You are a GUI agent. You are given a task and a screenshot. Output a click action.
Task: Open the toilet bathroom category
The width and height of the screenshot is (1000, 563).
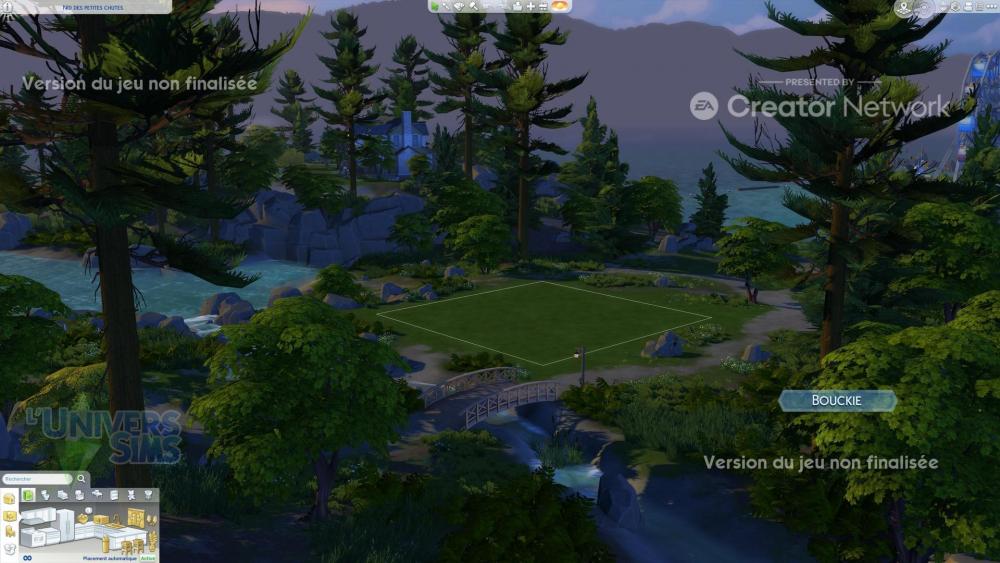(46, 495)
